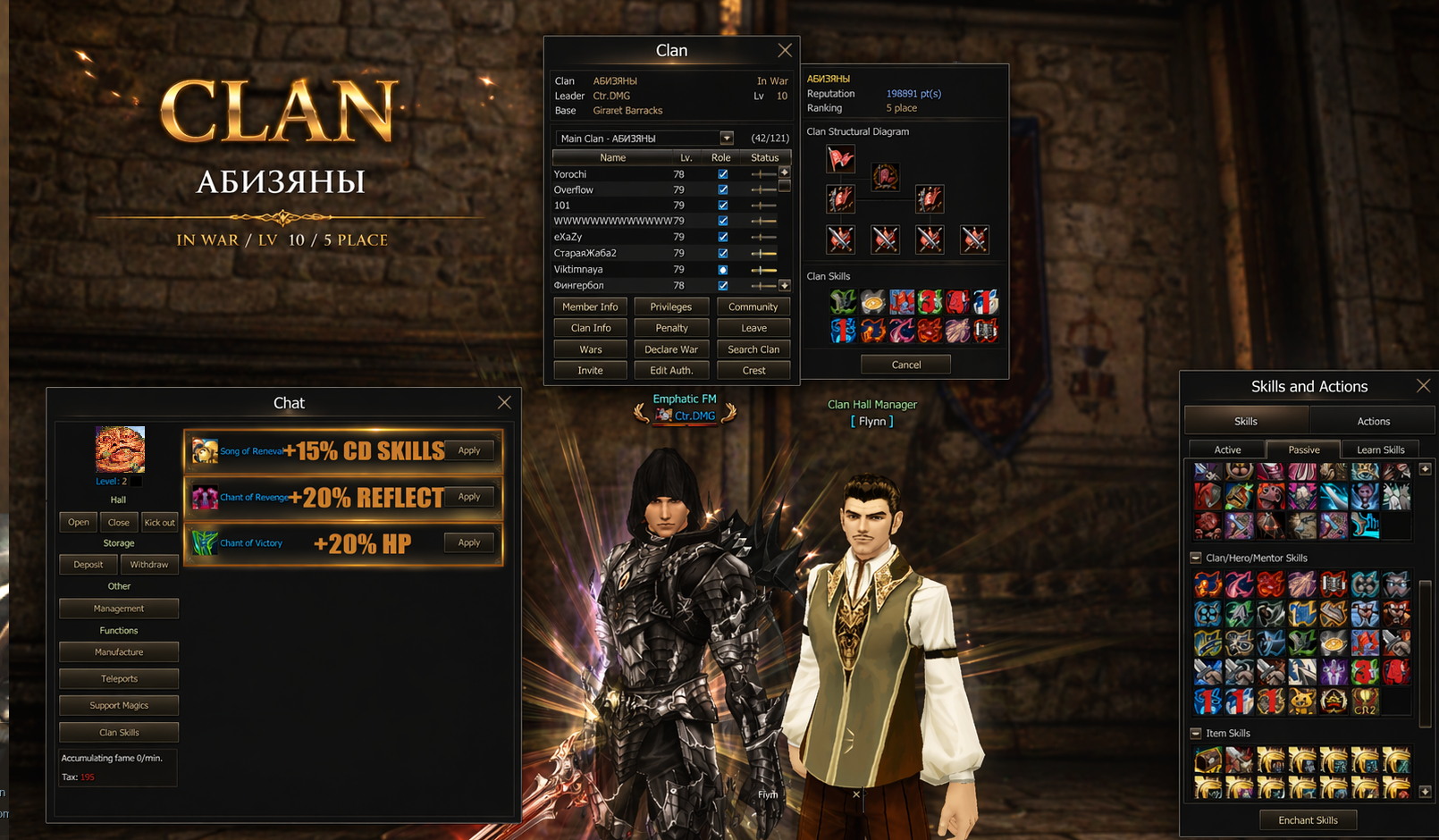The height and width of the screenshot is (840, 1439).
Task: Select the Leave clan button
Action: click(753, 328)
